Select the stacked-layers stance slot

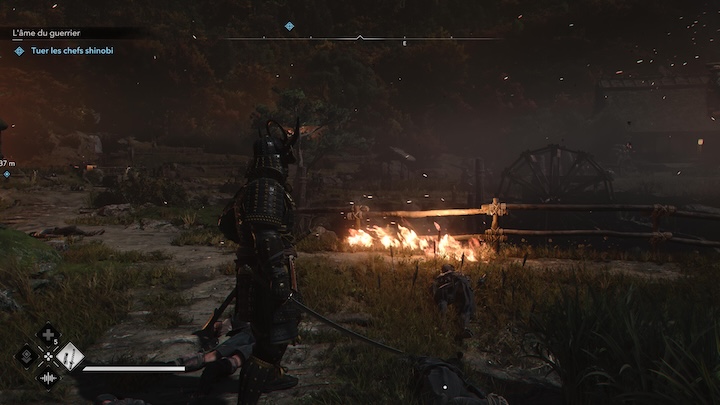click(27, 356)
